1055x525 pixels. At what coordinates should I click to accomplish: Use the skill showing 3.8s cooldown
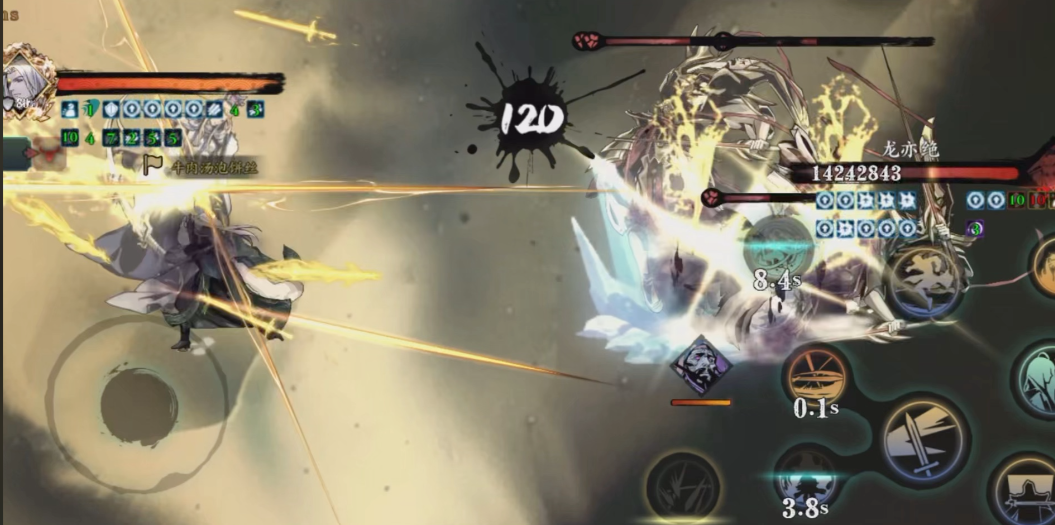point(806,476)
